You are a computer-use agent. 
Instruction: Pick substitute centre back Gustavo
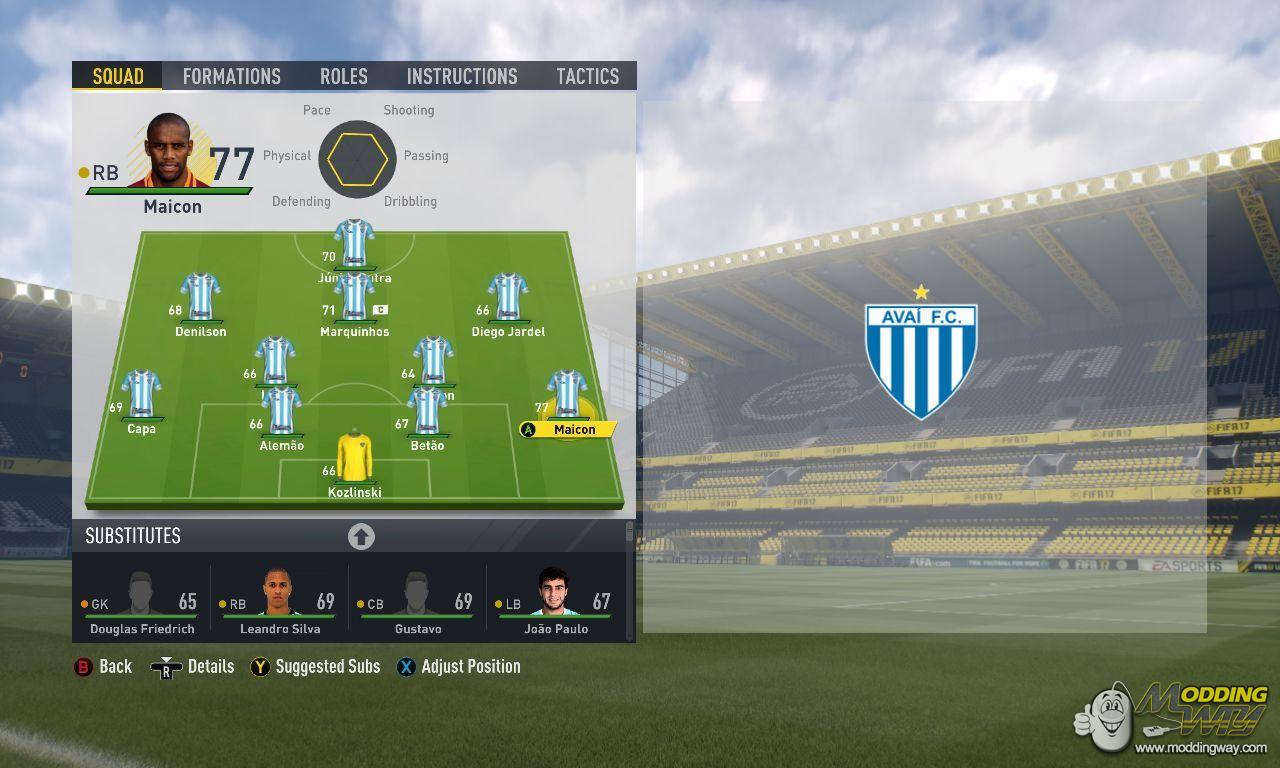coord(417,601)
